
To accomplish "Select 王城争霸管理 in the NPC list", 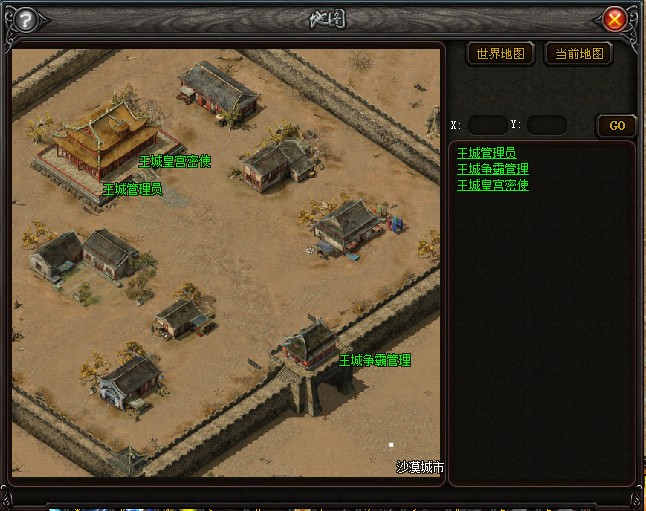I will click(x=492, y=169).
